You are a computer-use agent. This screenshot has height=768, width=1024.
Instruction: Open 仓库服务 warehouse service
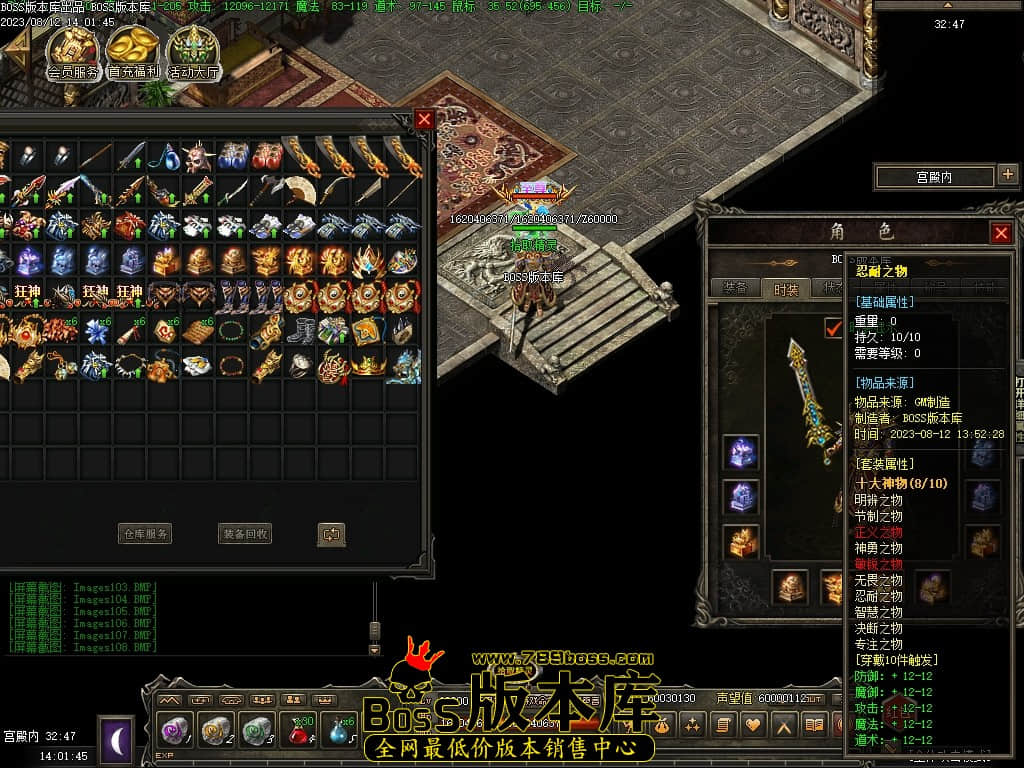click(x=145, y=534)
